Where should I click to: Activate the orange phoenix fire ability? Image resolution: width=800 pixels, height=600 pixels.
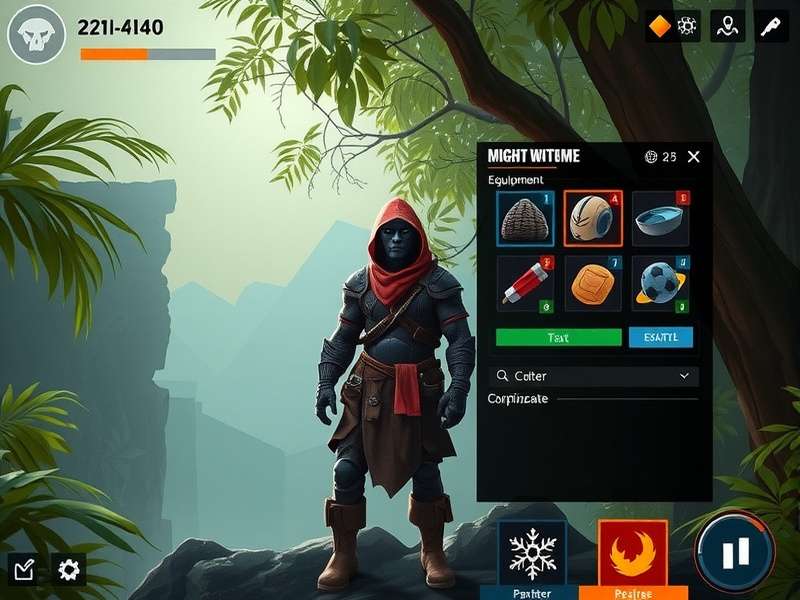[633, 553]
